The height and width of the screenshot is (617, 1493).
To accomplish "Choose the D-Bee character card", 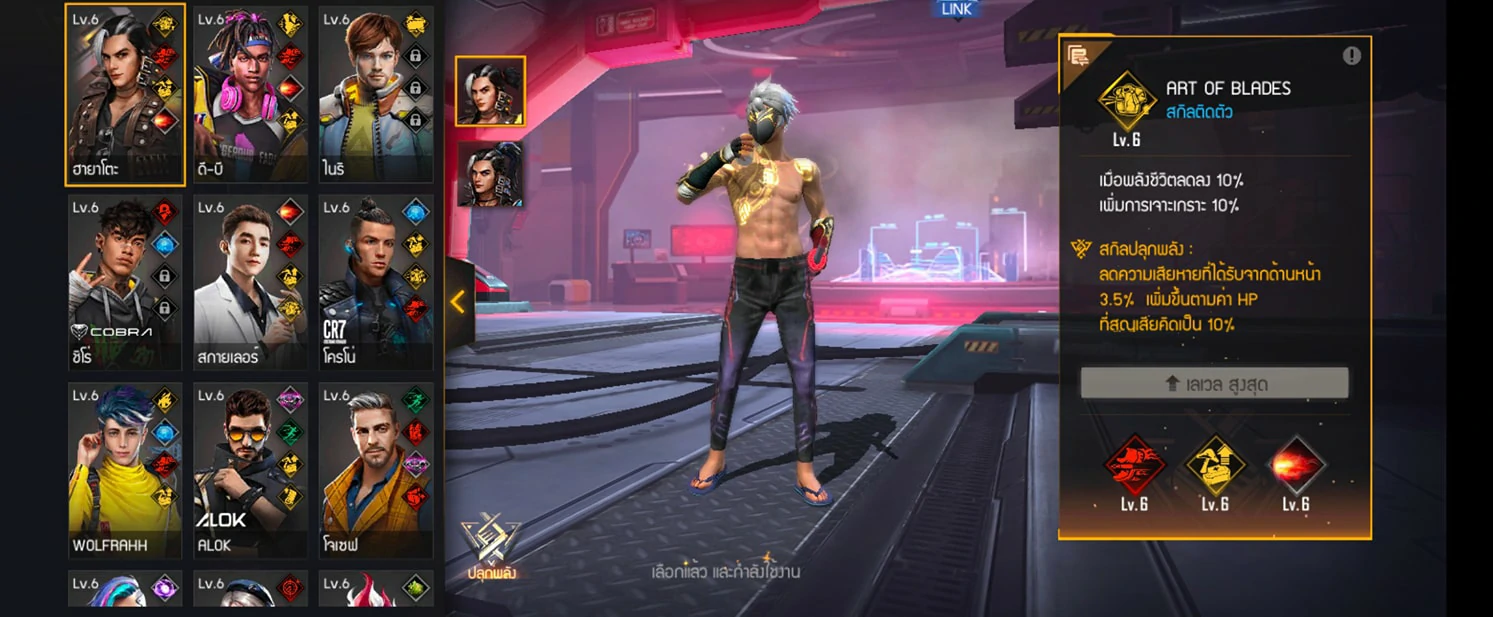I will [250, 95].
